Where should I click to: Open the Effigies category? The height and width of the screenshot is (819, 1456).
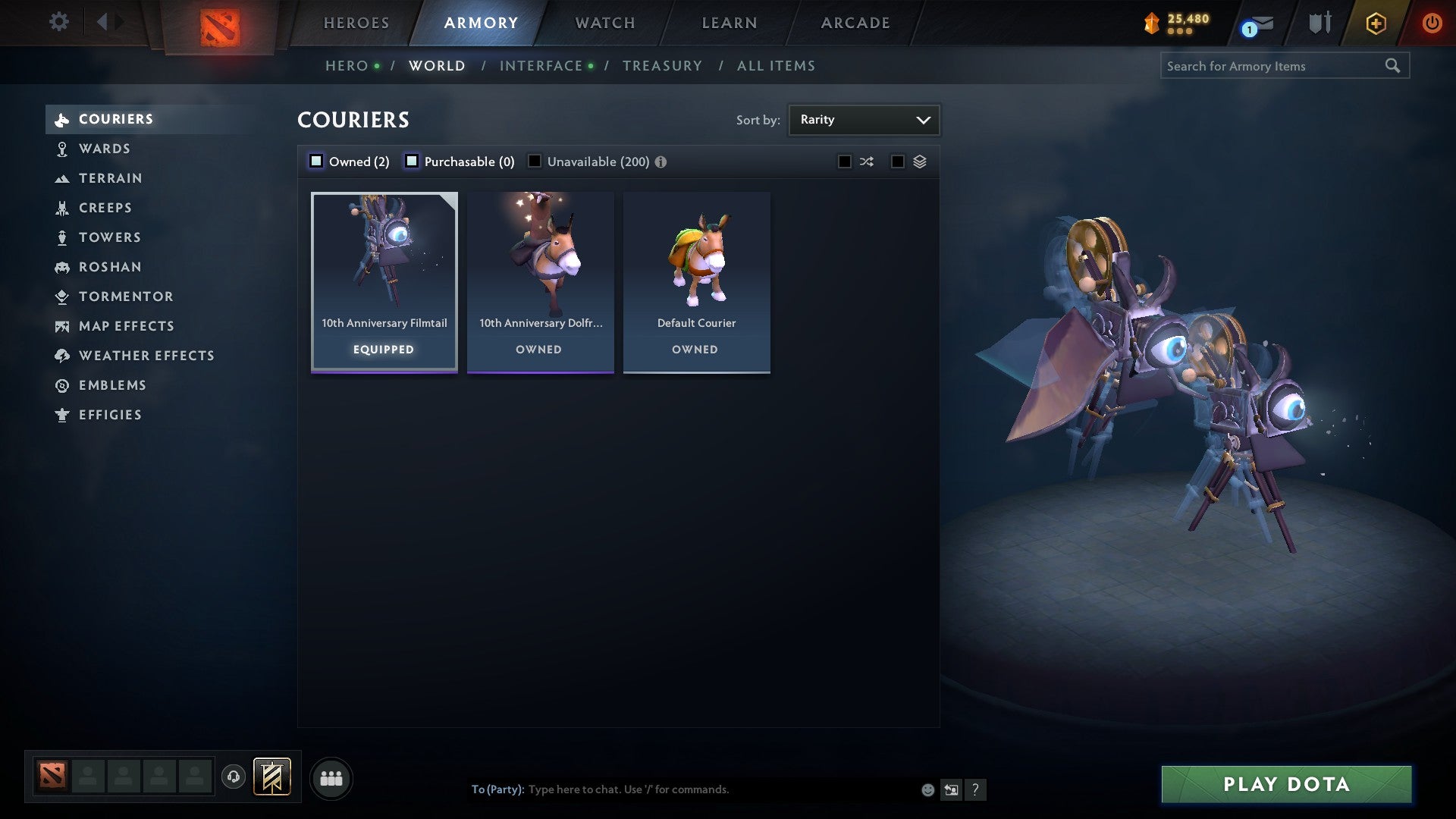coord(110,415)
